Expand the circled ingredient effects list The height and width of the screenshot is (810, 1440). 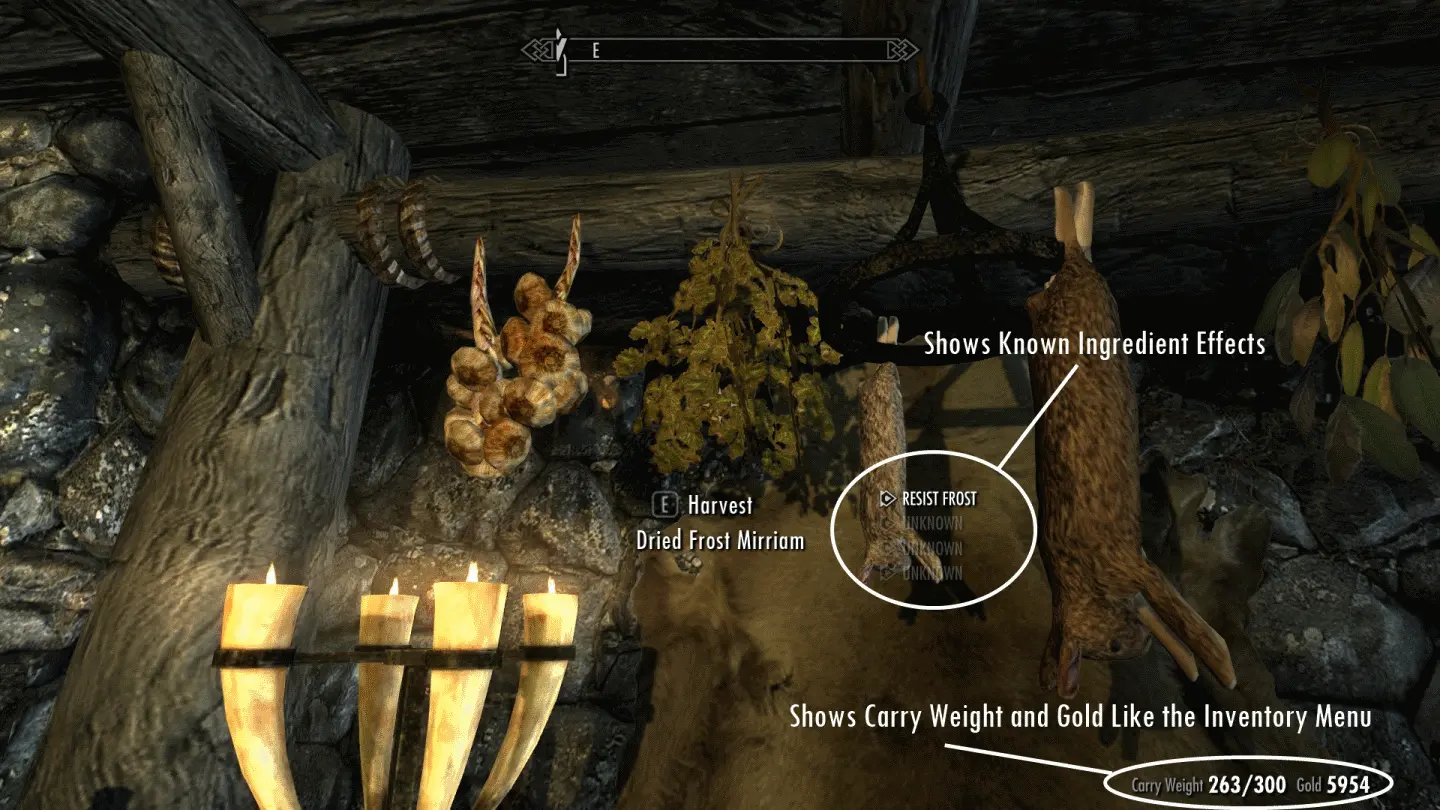point(933,528)
